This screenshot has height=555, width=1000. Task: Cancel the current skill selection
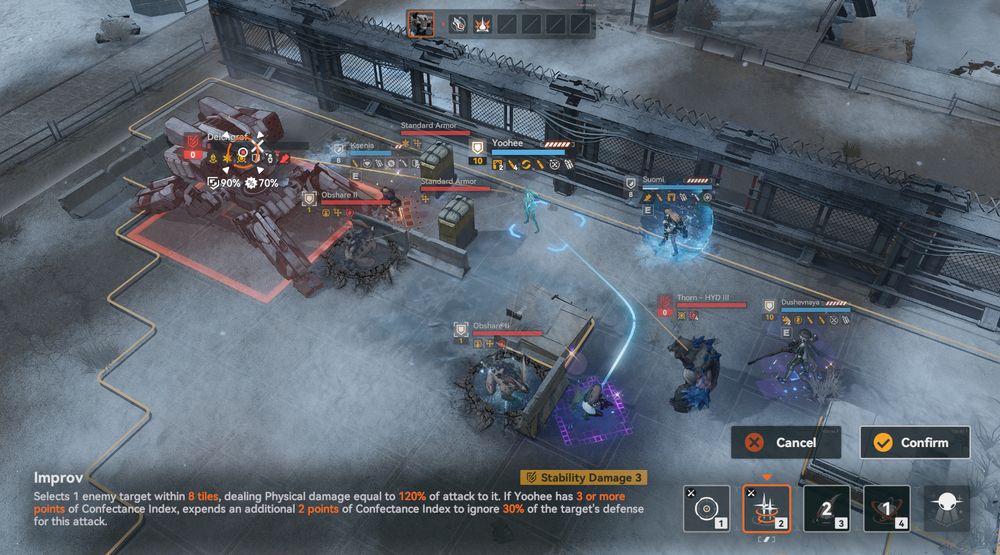point(785,442)
